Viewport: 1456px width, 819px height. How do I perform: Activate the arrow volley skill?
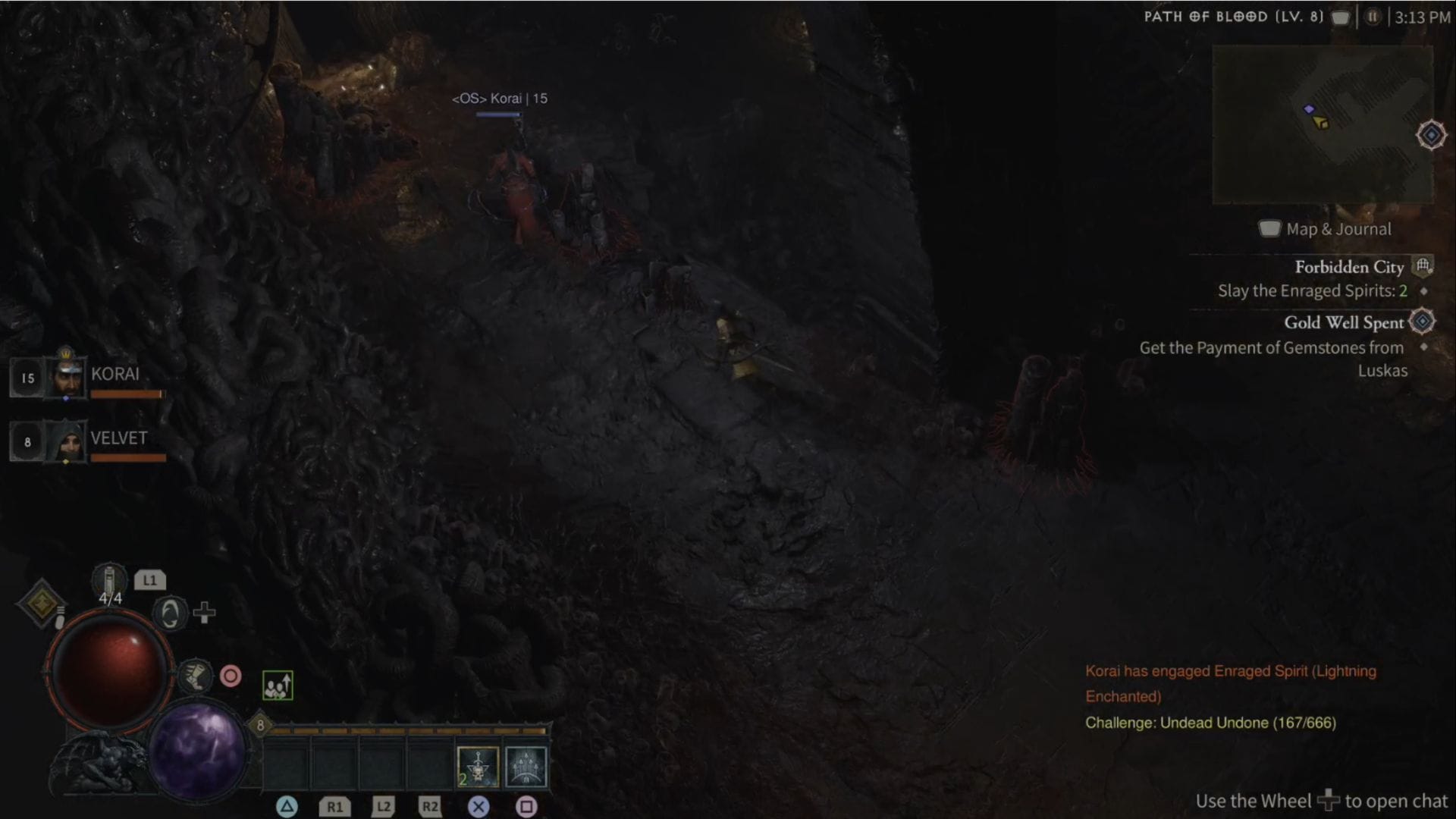pos(526,767)
